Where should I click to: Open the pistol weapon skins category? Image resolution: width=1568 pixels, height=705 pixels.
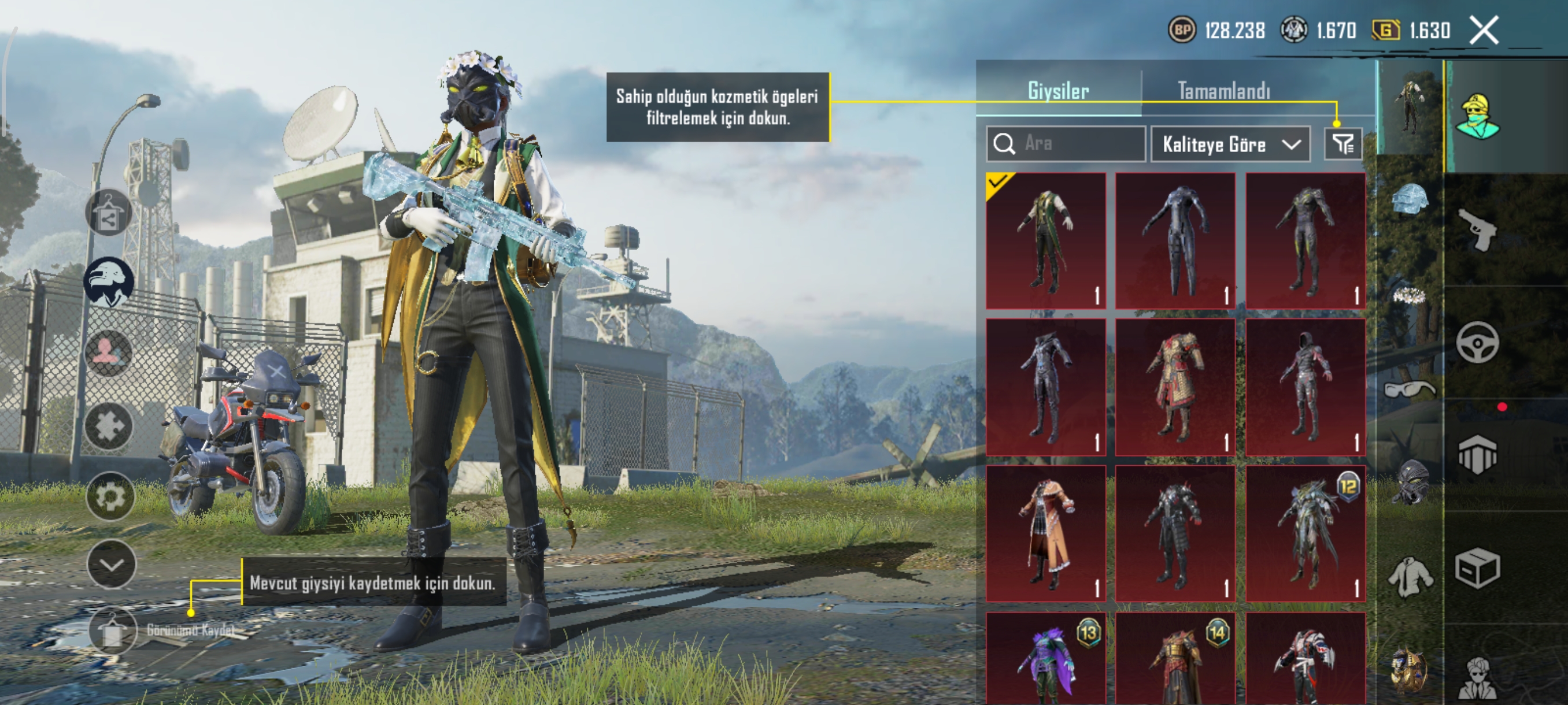coord(1477,229)
